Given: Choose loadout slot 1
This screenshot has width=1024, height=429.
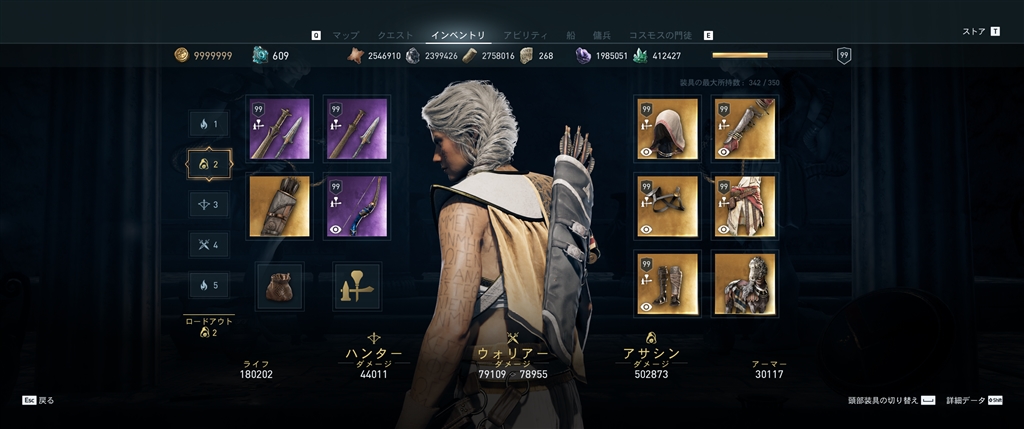Looking at the screenshot, I should [210, 124].
